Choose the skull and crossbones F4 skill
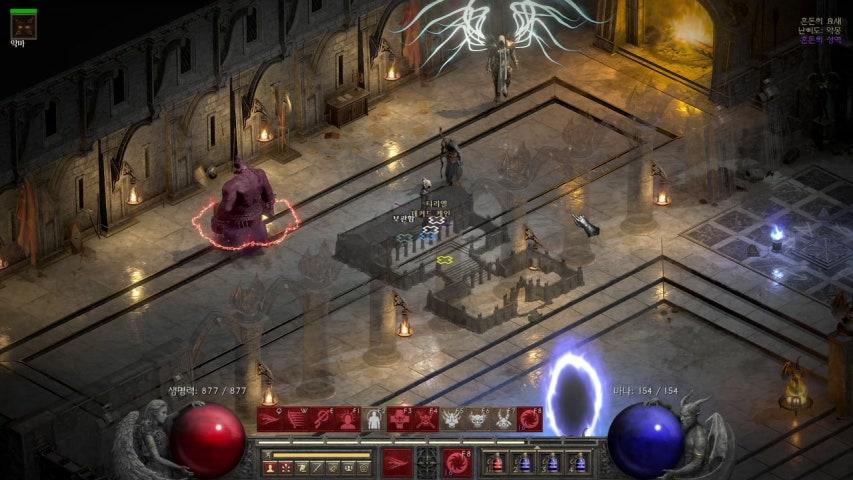This screenshot has width=853, height=480. (426, 419)
